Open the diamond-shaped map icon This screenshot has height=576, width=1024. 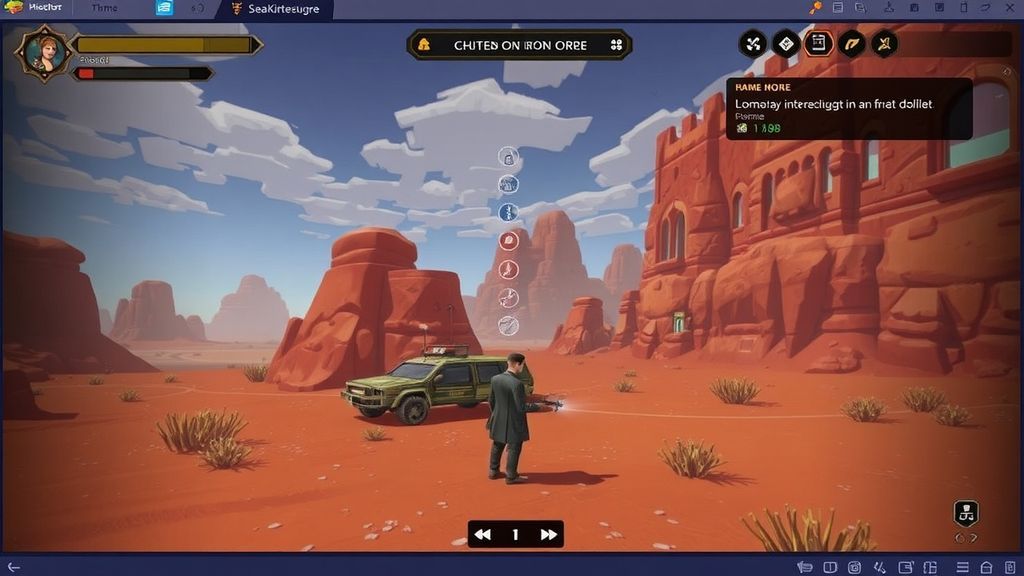tap(786, 44)
